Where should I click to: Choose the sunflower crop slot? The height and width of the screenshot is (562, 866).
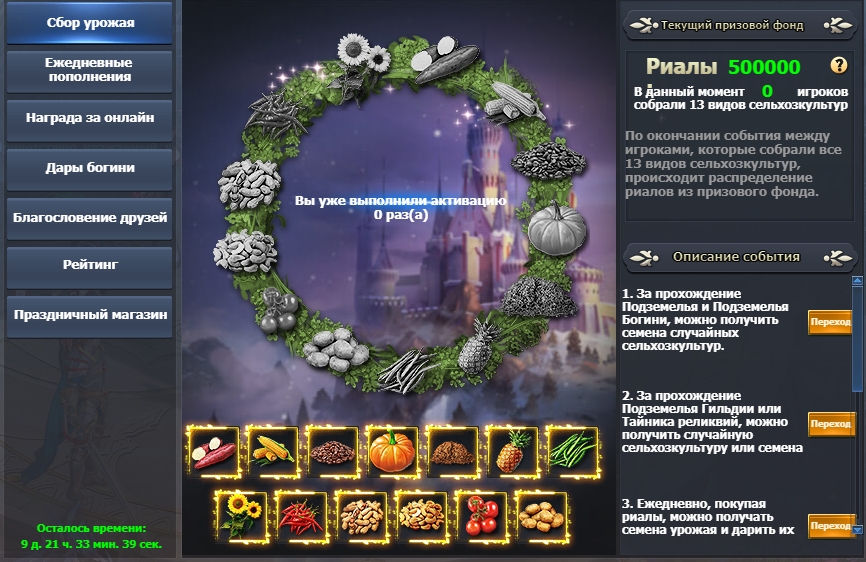click(241, 517)
